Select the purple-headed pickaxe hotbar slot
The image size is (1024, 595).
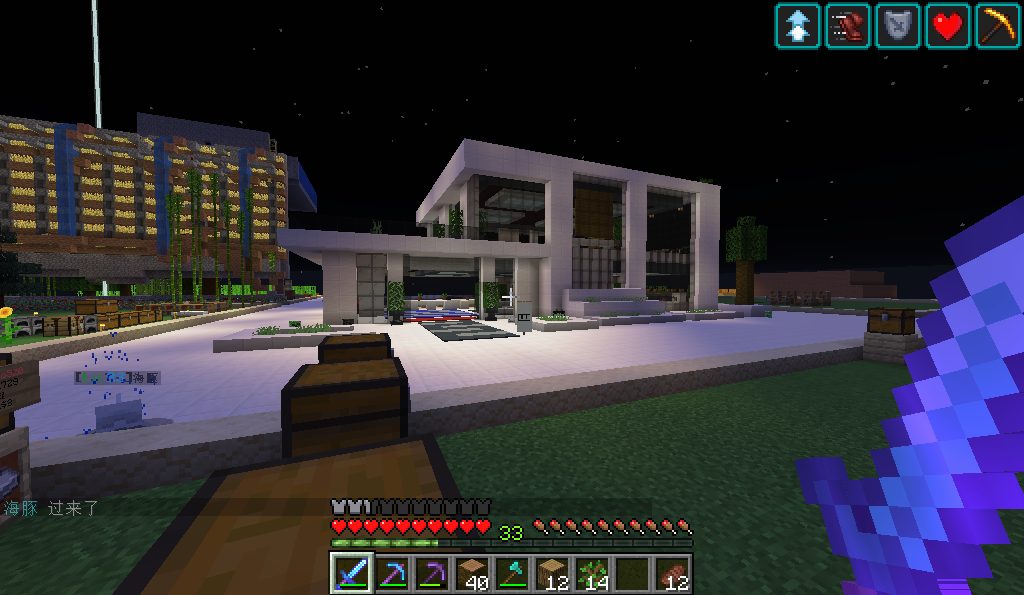tap(432, 574)
